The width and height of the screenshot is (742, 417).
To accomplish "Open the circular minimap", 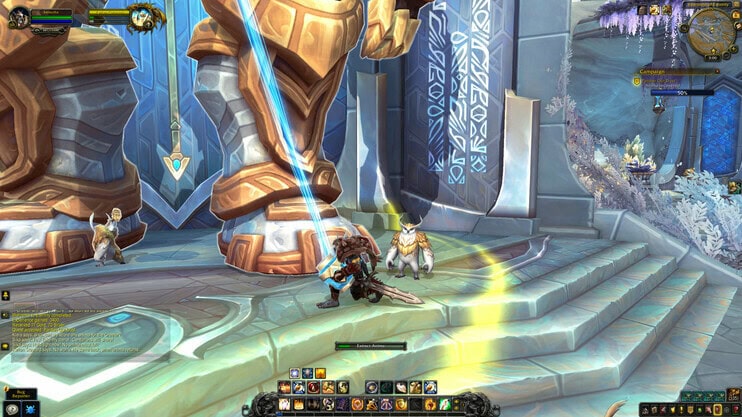I will point(711,29).
